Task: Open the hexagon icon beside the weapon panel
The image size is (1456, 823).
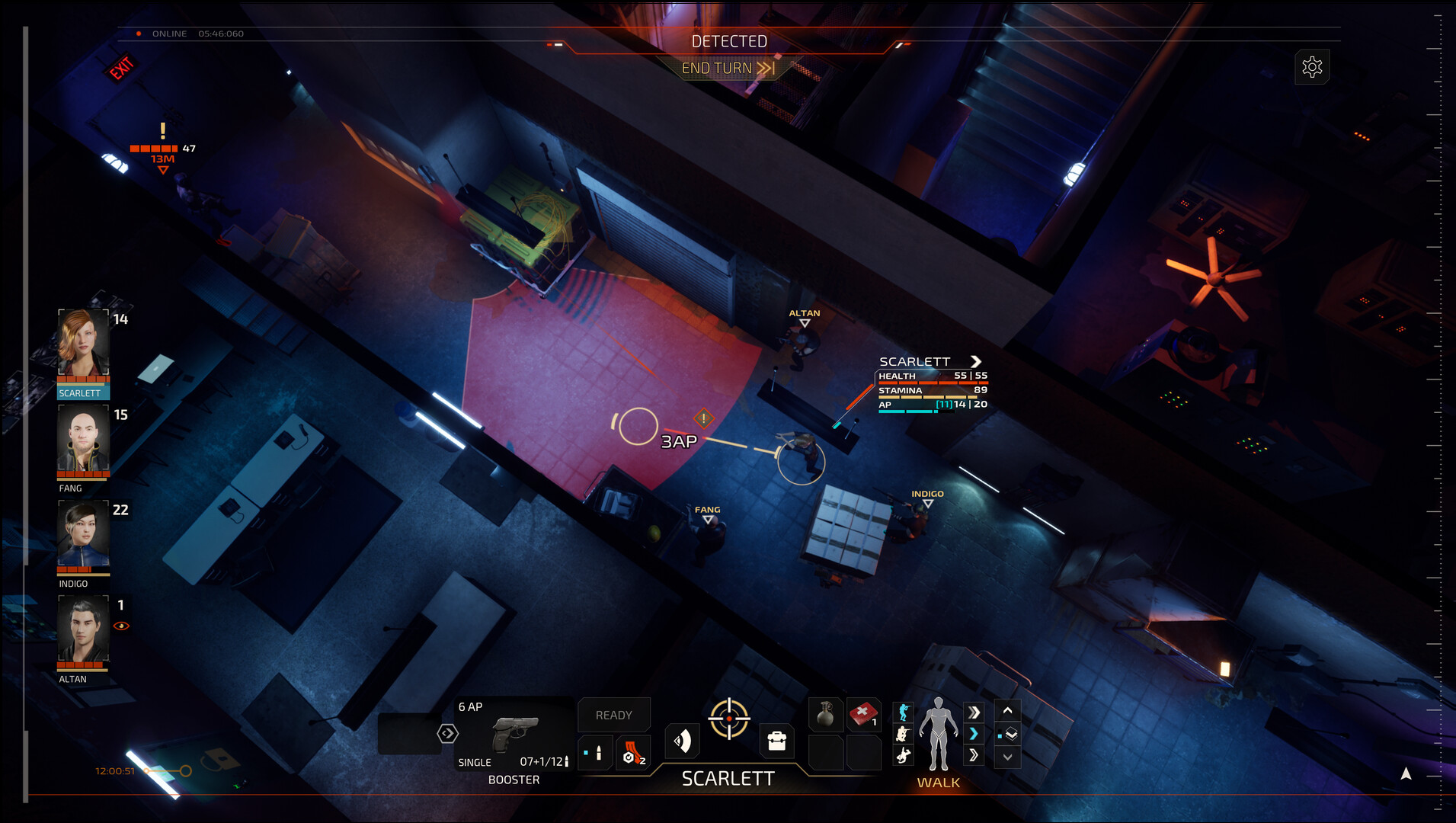Action: pyautogui.click(x=447, y=733)
